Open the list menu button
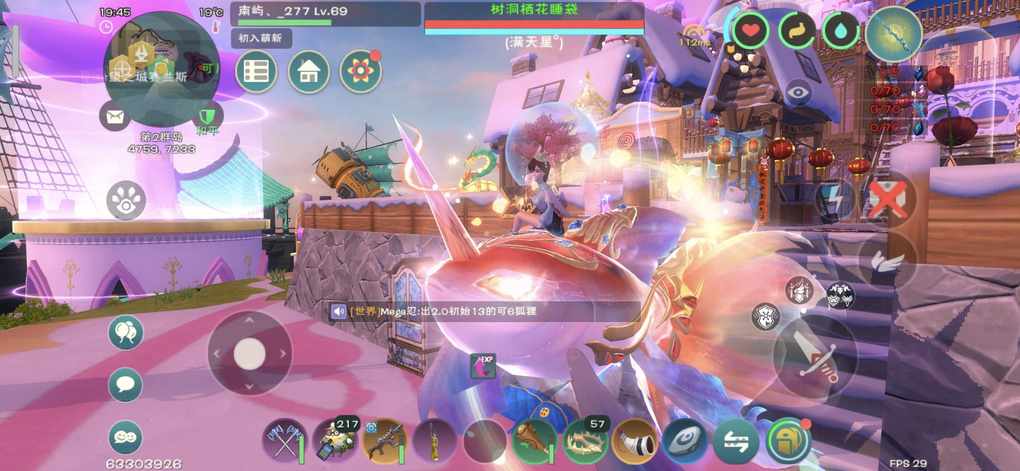 (x=256, y=72)
